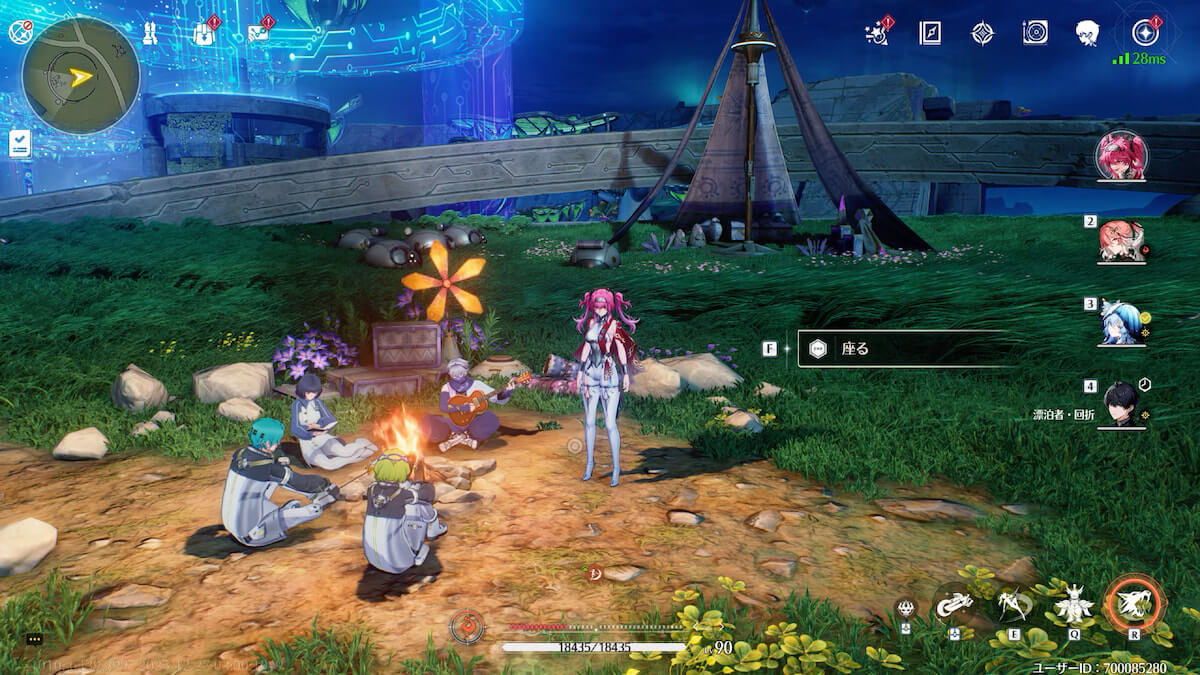Open the circular minimap
Image resolution: width=1200 pixels, height=675 pixels.
80,75
